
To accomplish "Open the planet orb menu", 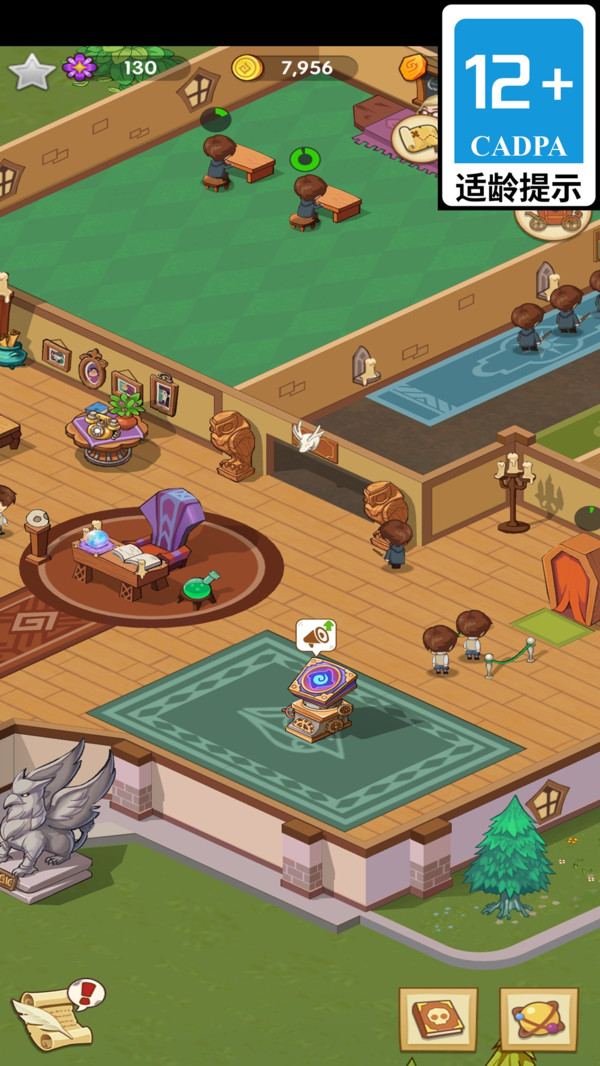I will pos(539,1020).
